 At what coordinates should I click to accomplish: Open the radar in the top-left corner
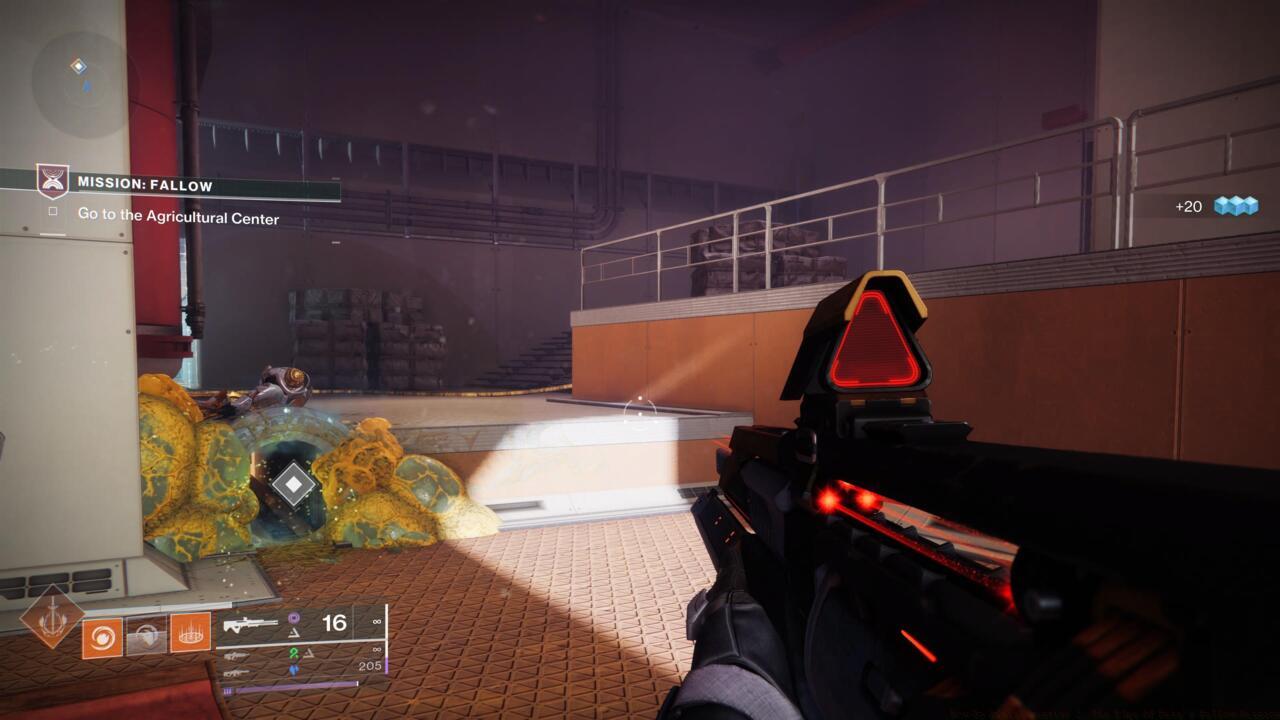coord(84,83)
